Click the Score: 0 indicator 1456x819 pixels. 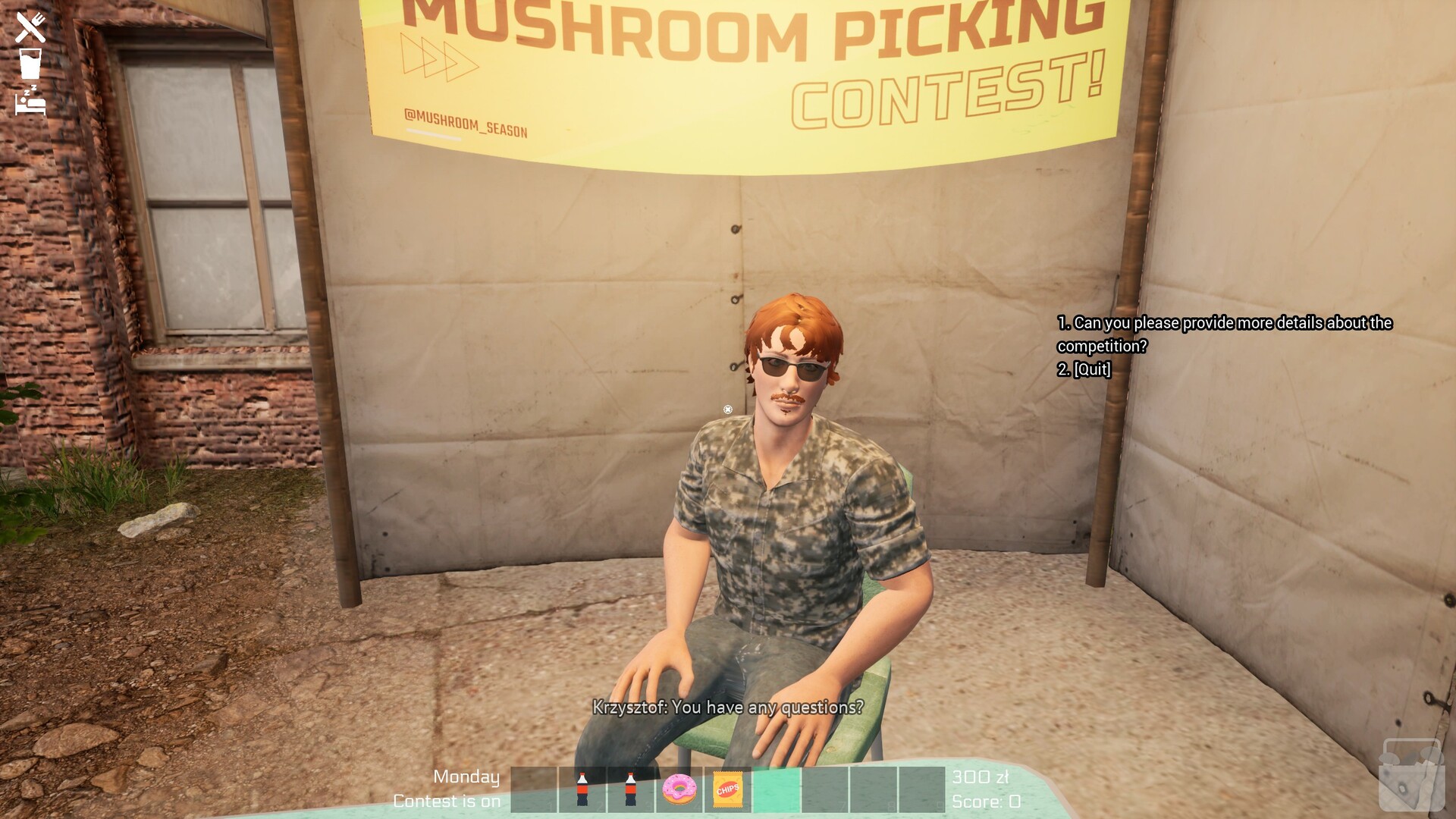[x=986, y=801]
